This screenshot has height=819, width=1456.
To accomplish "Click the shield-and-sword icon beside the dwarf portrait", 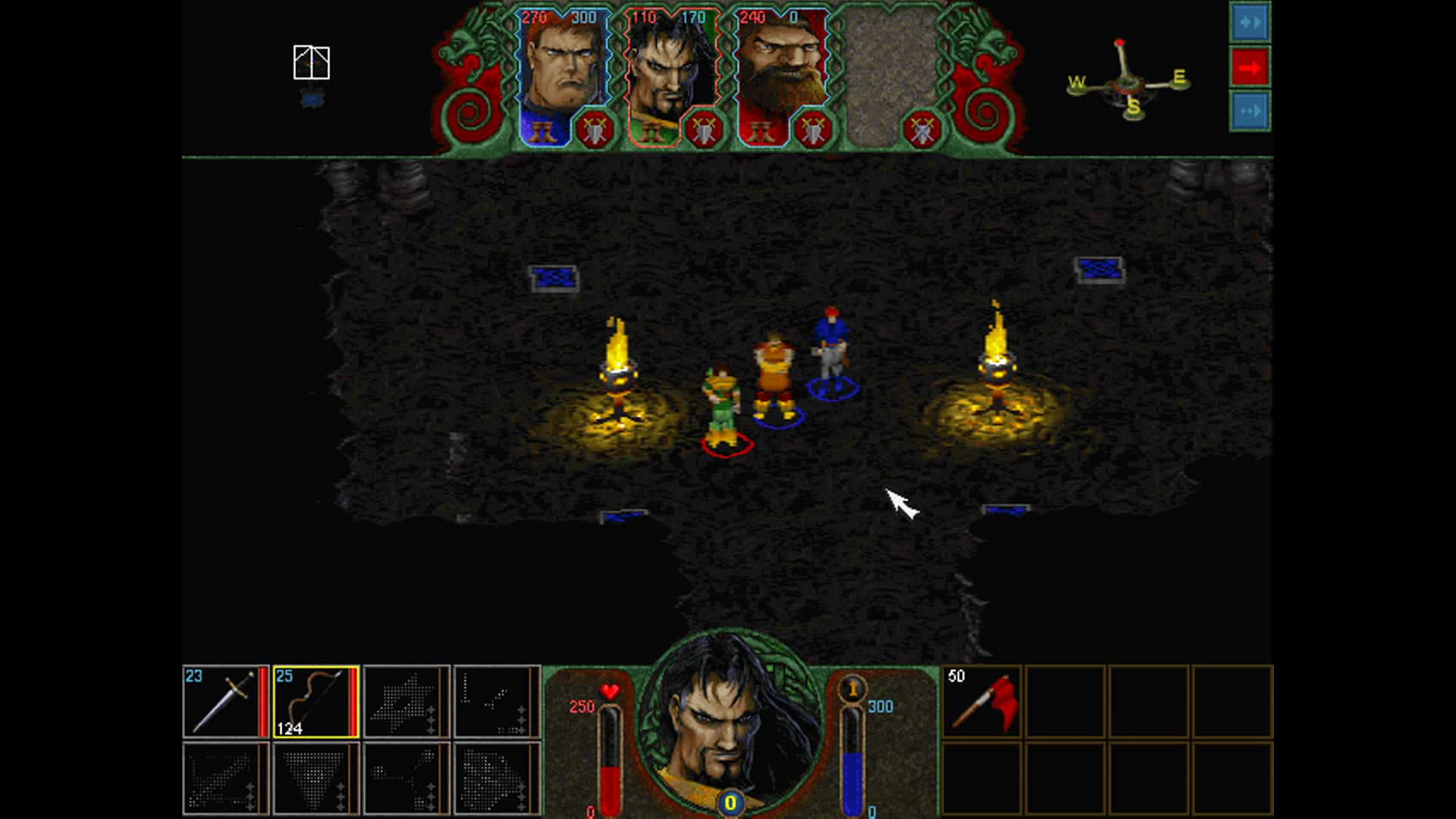I will click(811, 129).
